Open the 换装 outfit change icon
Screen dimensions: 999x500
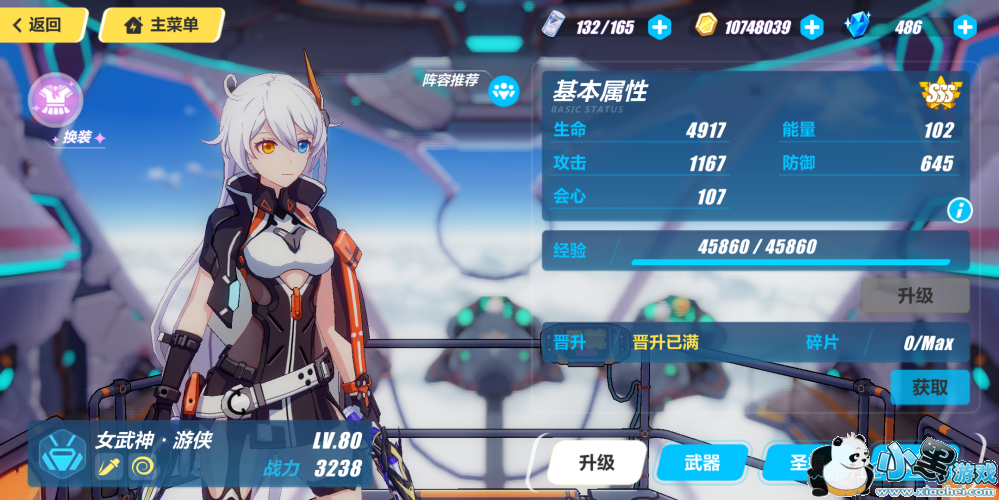55,98
